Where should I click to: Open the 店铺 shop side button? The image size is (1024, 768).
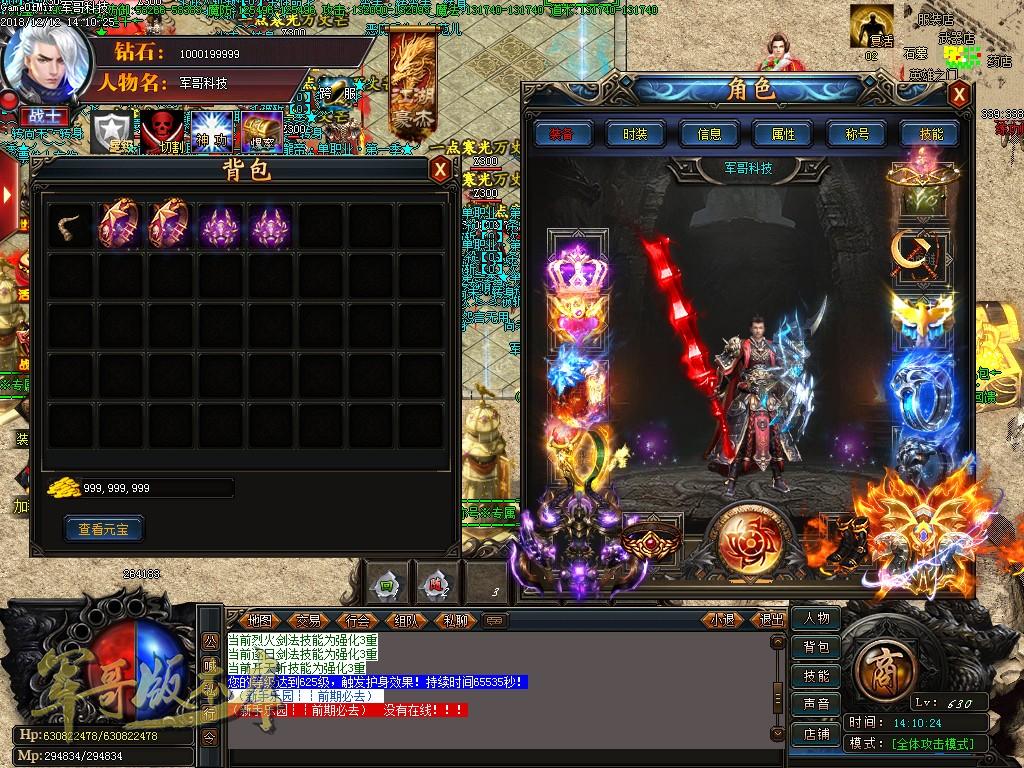(x=816, y=733)
